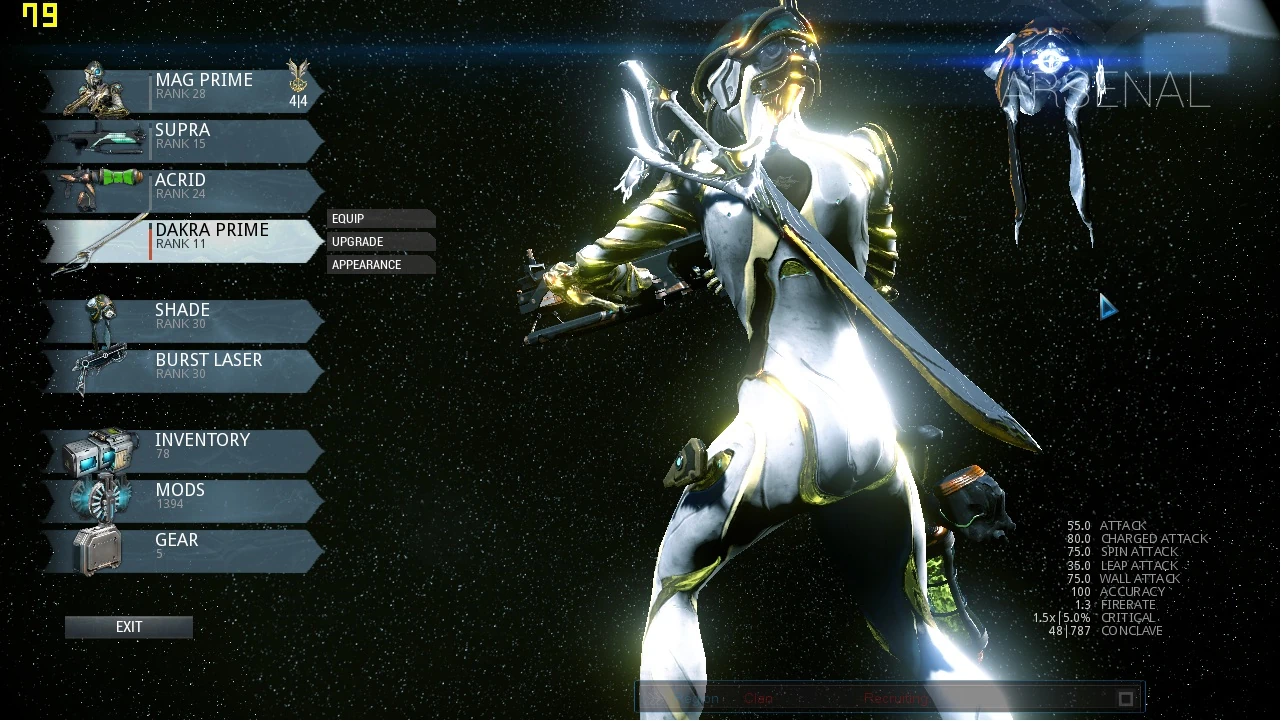The image size is (1281, 721).
Task: Open the Gear menu
Action: click(185, 550)
